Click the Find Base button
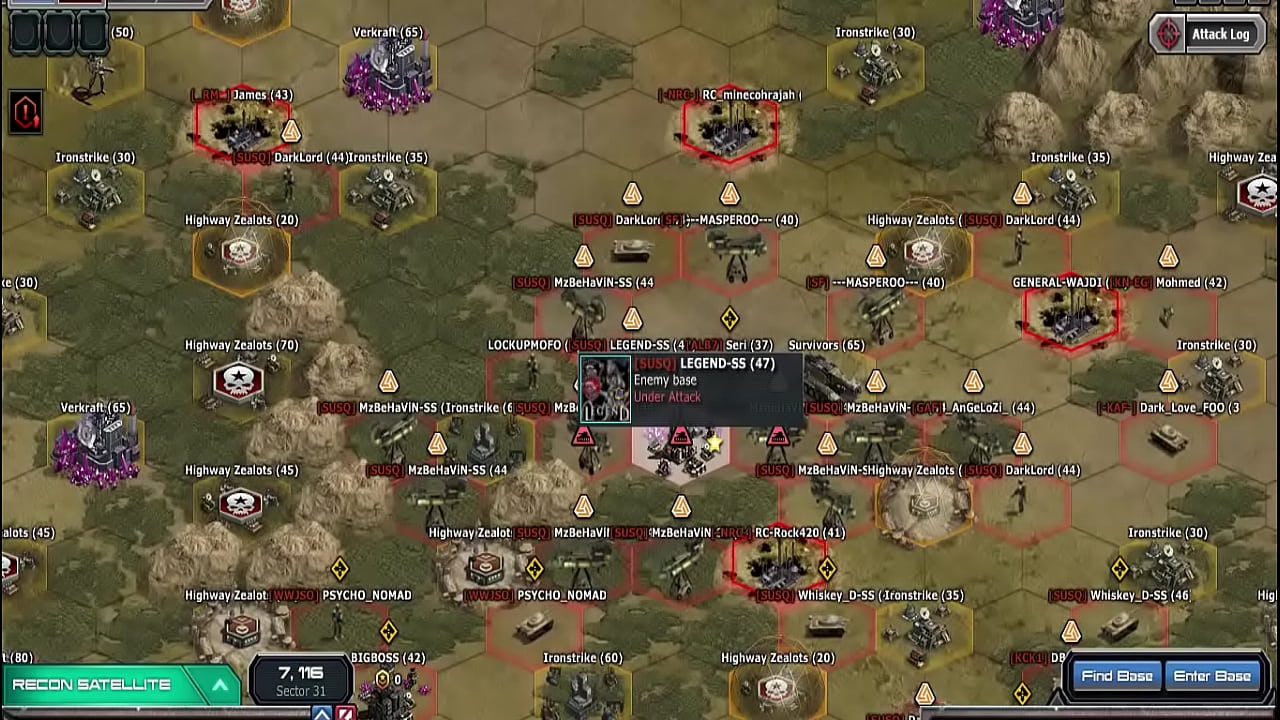The width and height of the screenshot is (1280, 720). (x=1116, y=676)
